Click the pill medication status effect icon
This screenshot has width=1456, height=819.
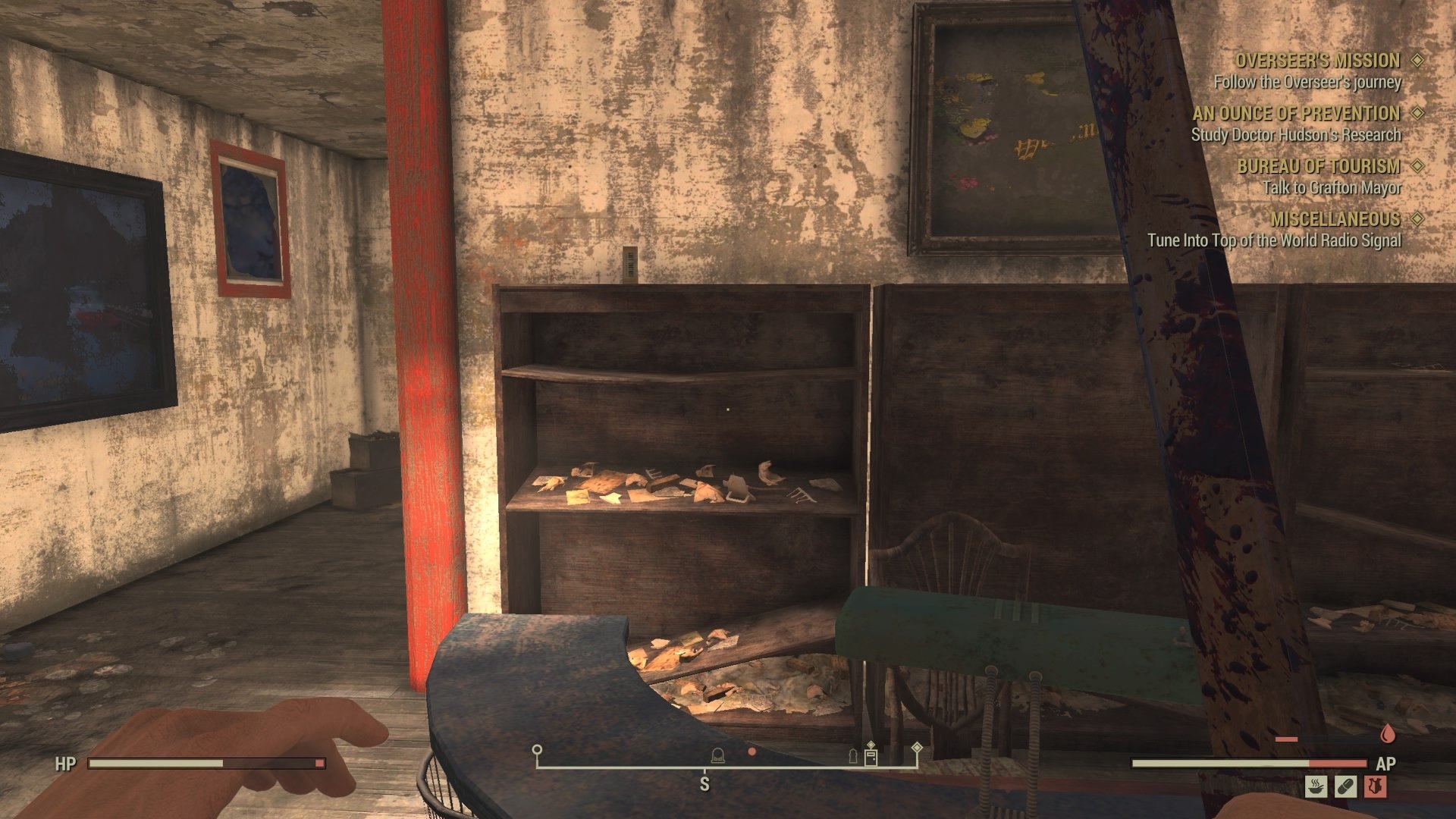click(1345, 786)
